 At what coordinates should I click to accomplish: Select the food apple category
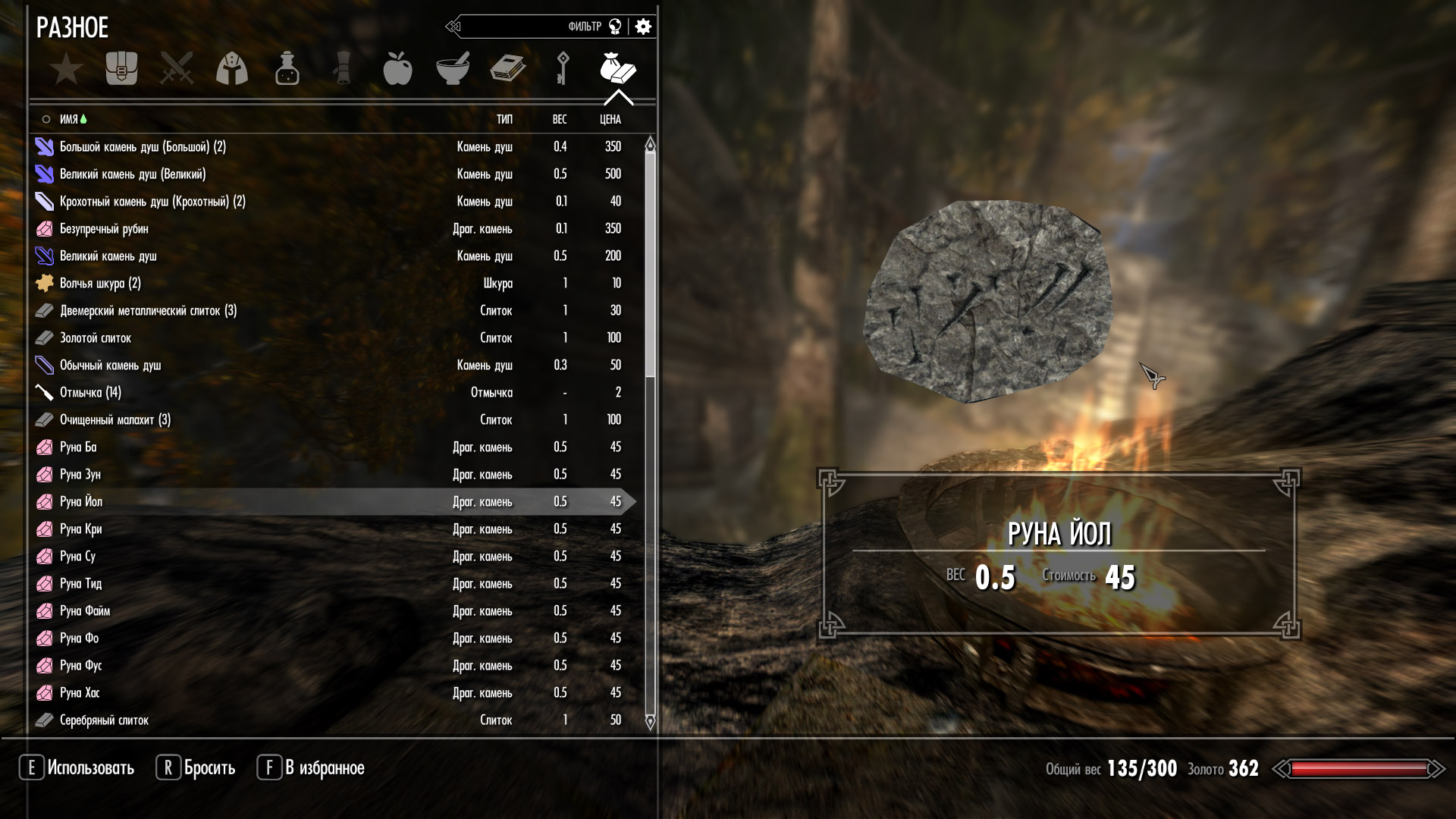[397, 69]
